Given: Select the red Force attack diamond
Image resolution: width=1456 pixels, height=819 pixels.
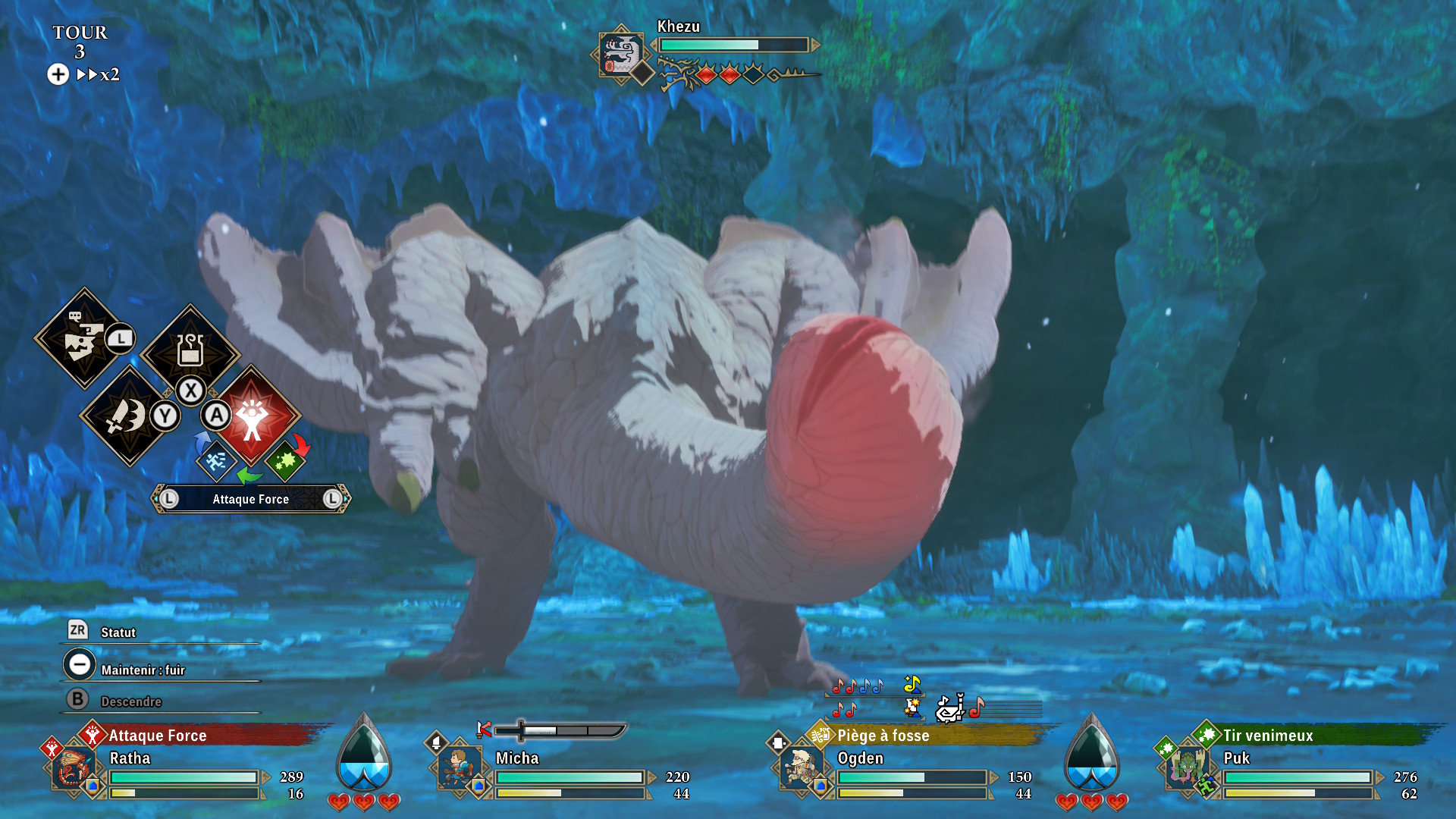Looking at the screenshot, I should click(x=253, y=416).
